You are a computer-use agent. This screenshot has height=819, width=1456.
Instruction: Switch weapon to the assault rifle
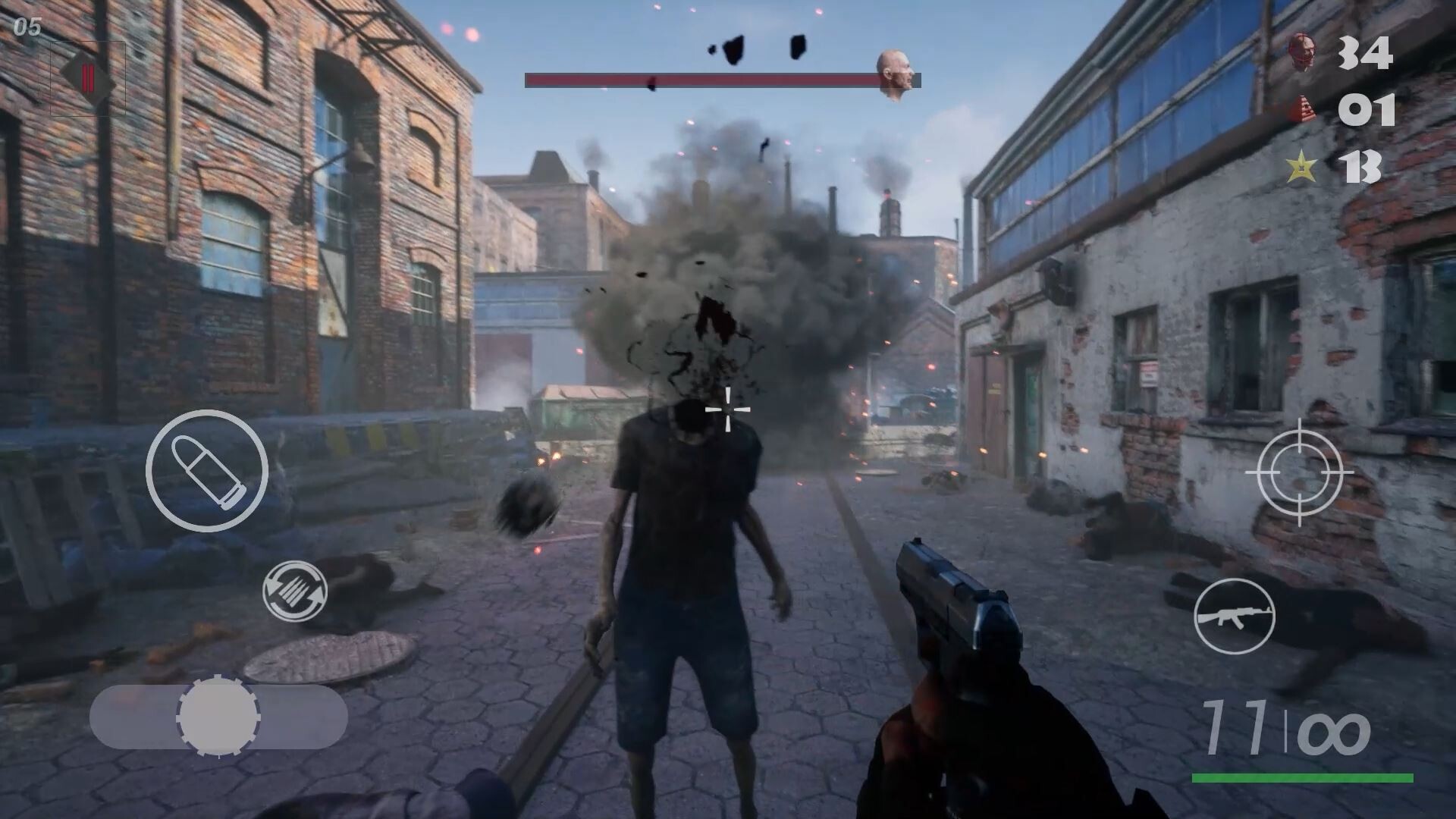coord(1234,616)
